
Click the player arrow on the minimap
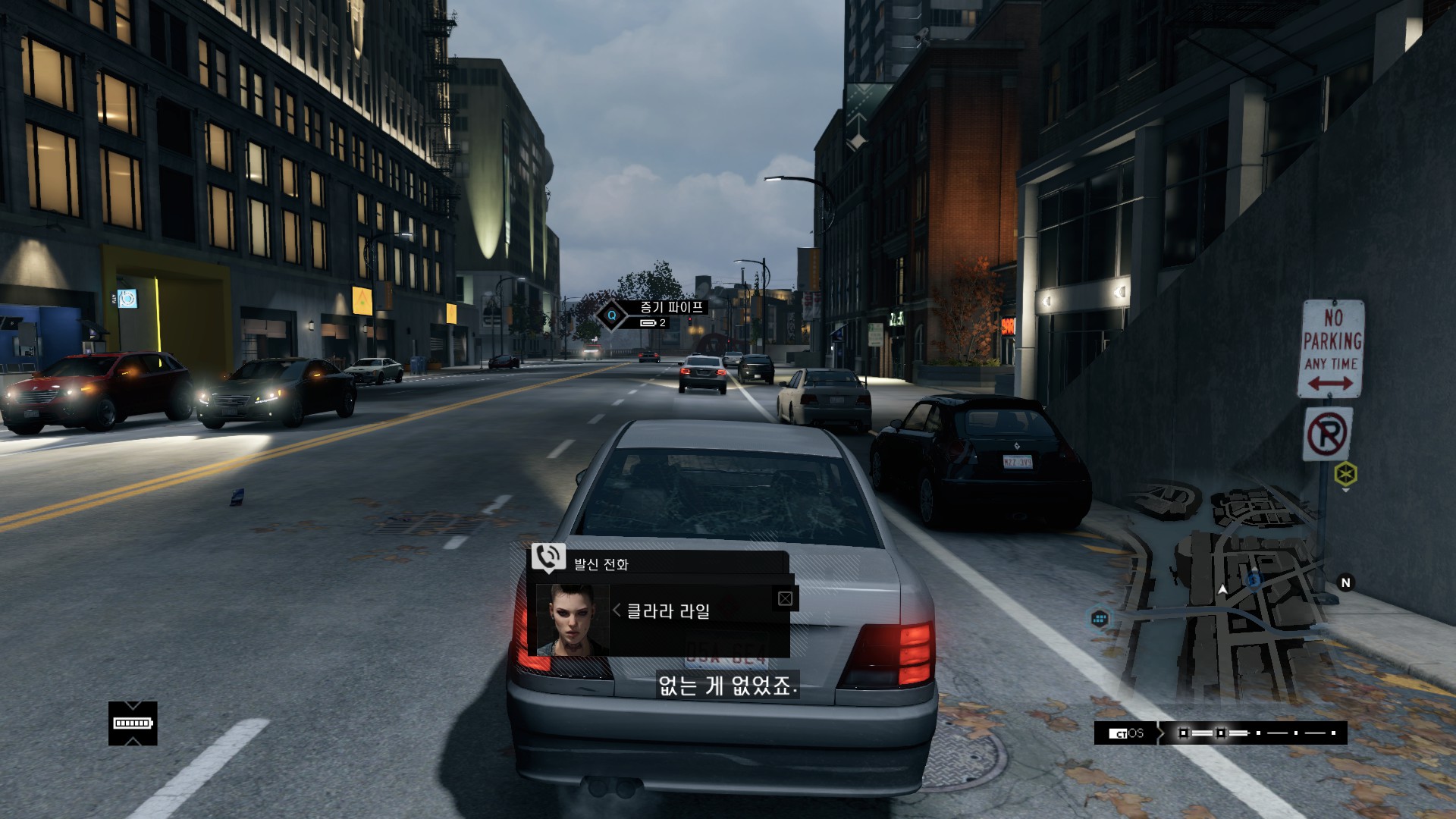[1222, 589]
